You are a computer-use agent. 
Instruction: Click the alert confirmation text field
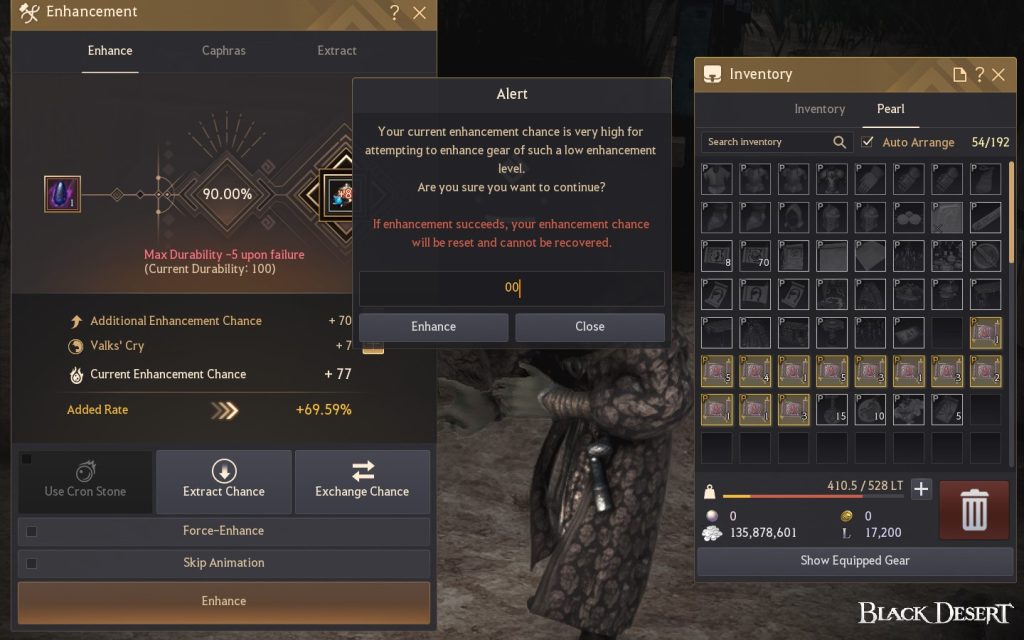[511, 288]
